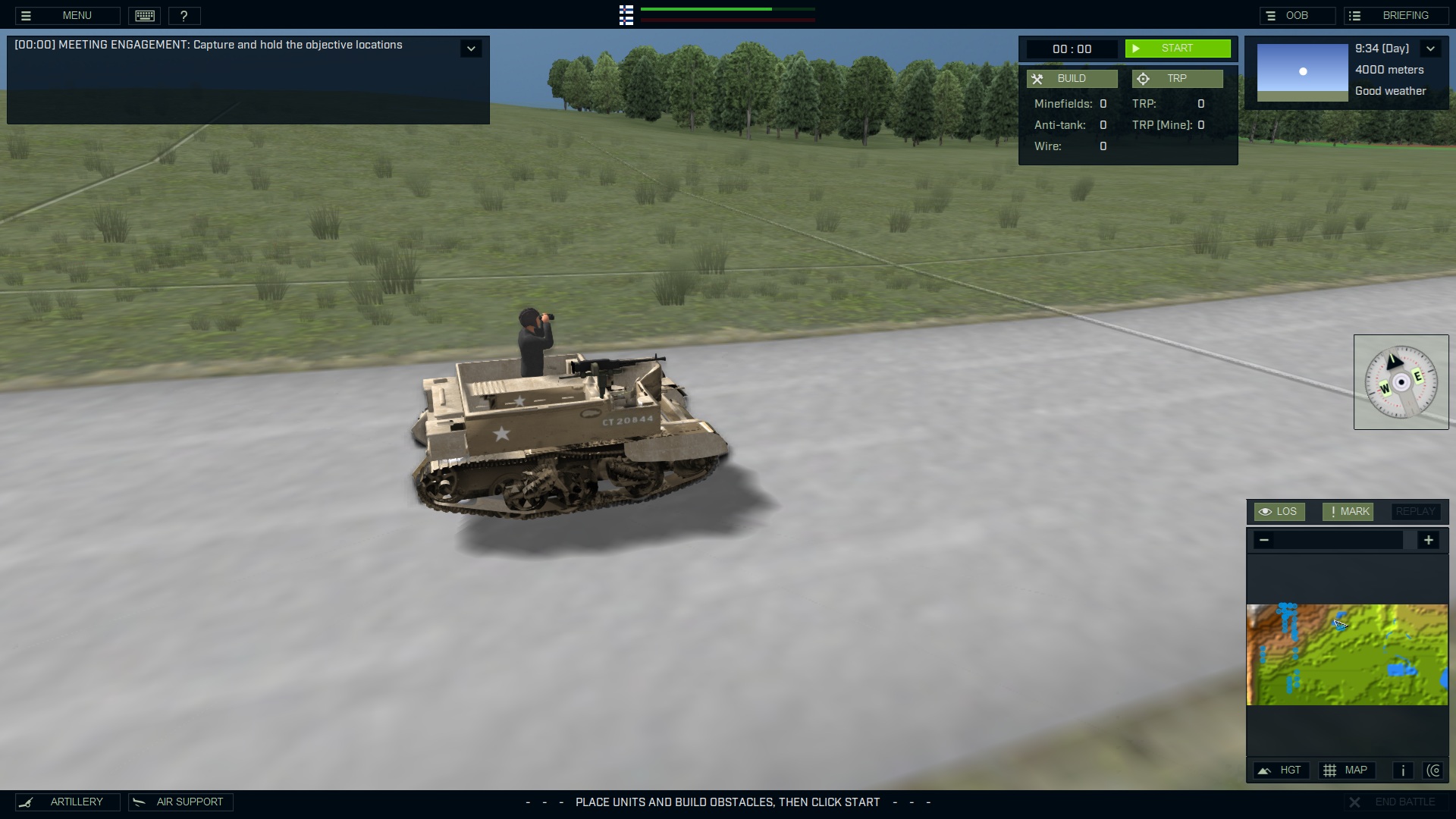Screen dimensions: 1456x819
Task: Disable the REPLAY toggle
Action: [x=1414, y=511]
